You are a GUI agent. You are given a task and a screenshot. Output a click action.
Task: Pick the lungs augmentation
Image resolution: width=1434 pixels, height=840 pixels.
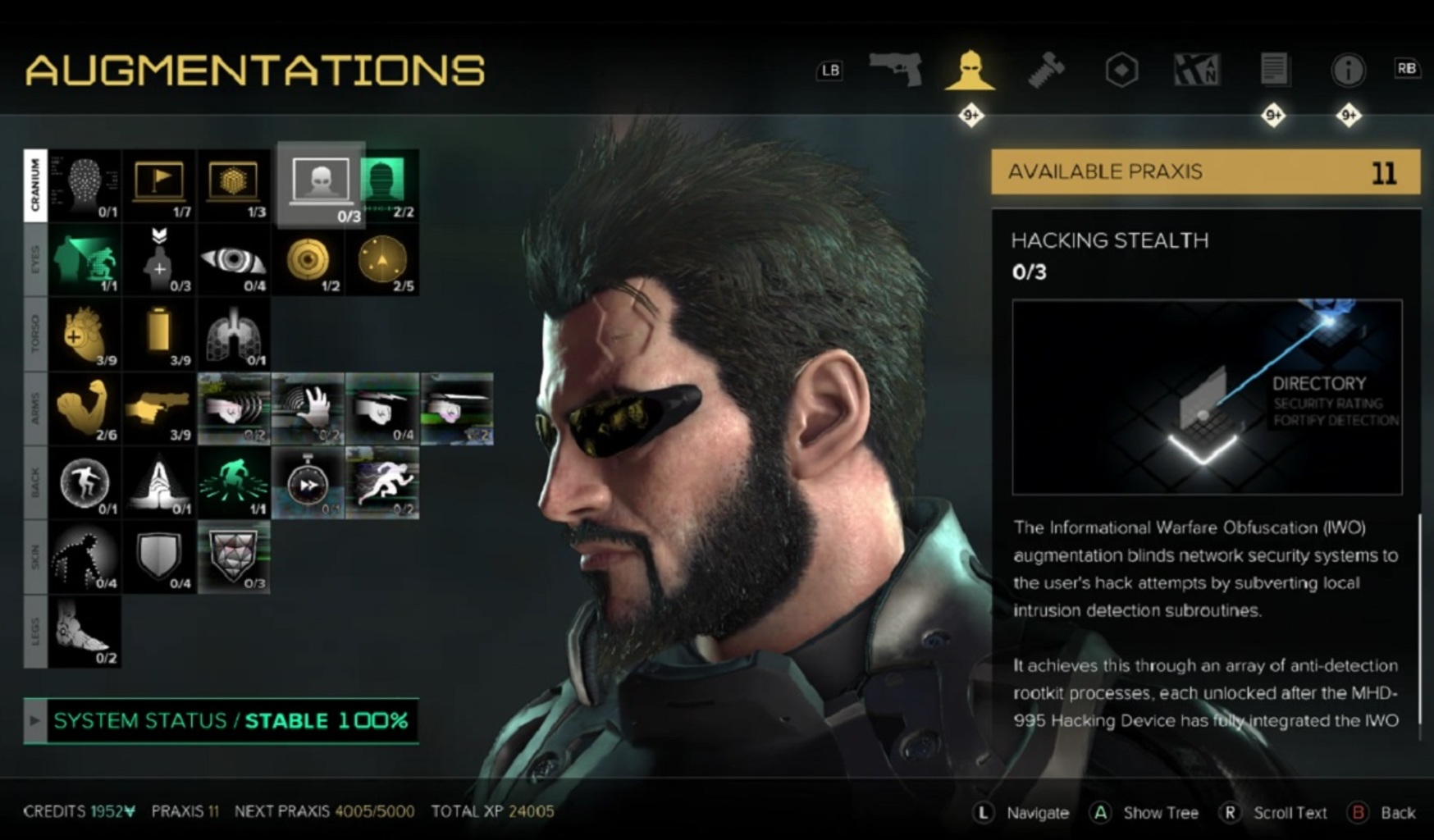tap(234, 335)
